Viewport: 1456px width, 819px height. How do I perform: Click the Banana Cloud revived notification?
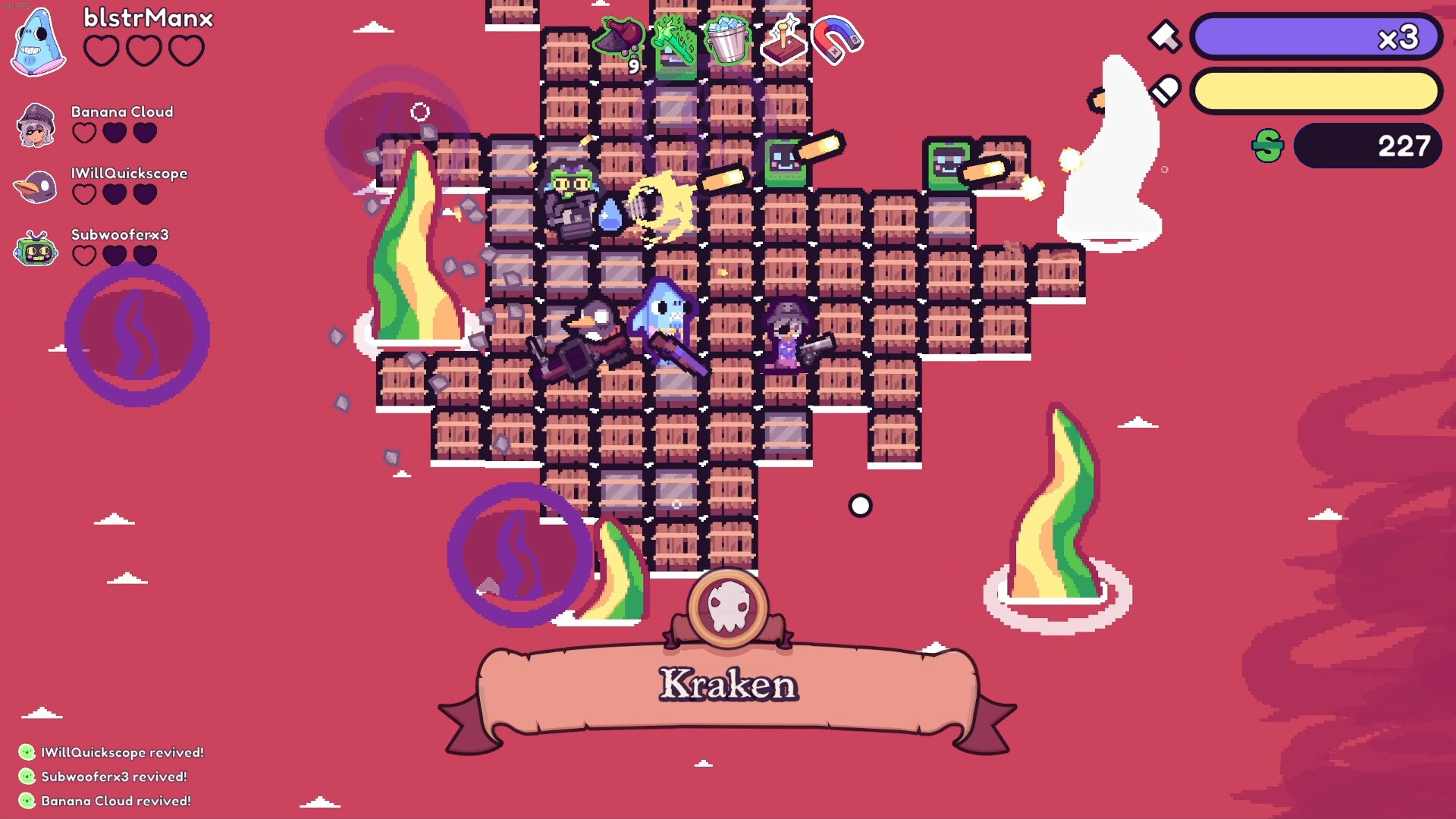click(106, 800)
